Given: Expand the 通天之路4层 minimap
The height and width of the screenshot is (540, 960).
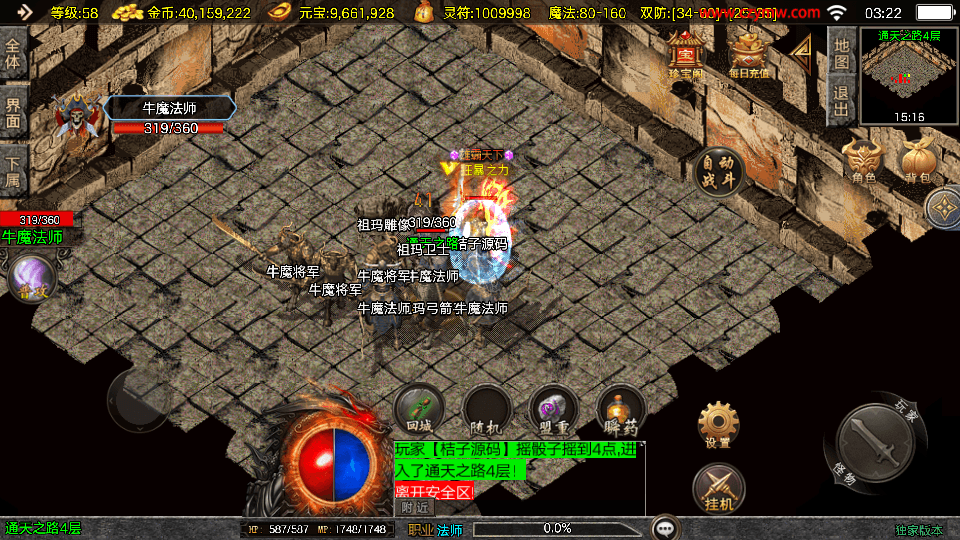Looking at the screenshot, I should (x=908, y=74).
